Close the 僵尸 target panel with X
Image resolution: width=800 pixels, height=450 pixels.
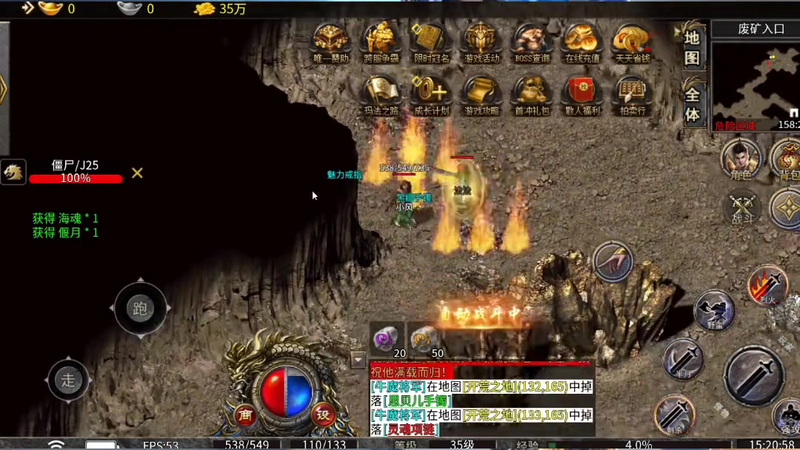(x=137, y=173)
